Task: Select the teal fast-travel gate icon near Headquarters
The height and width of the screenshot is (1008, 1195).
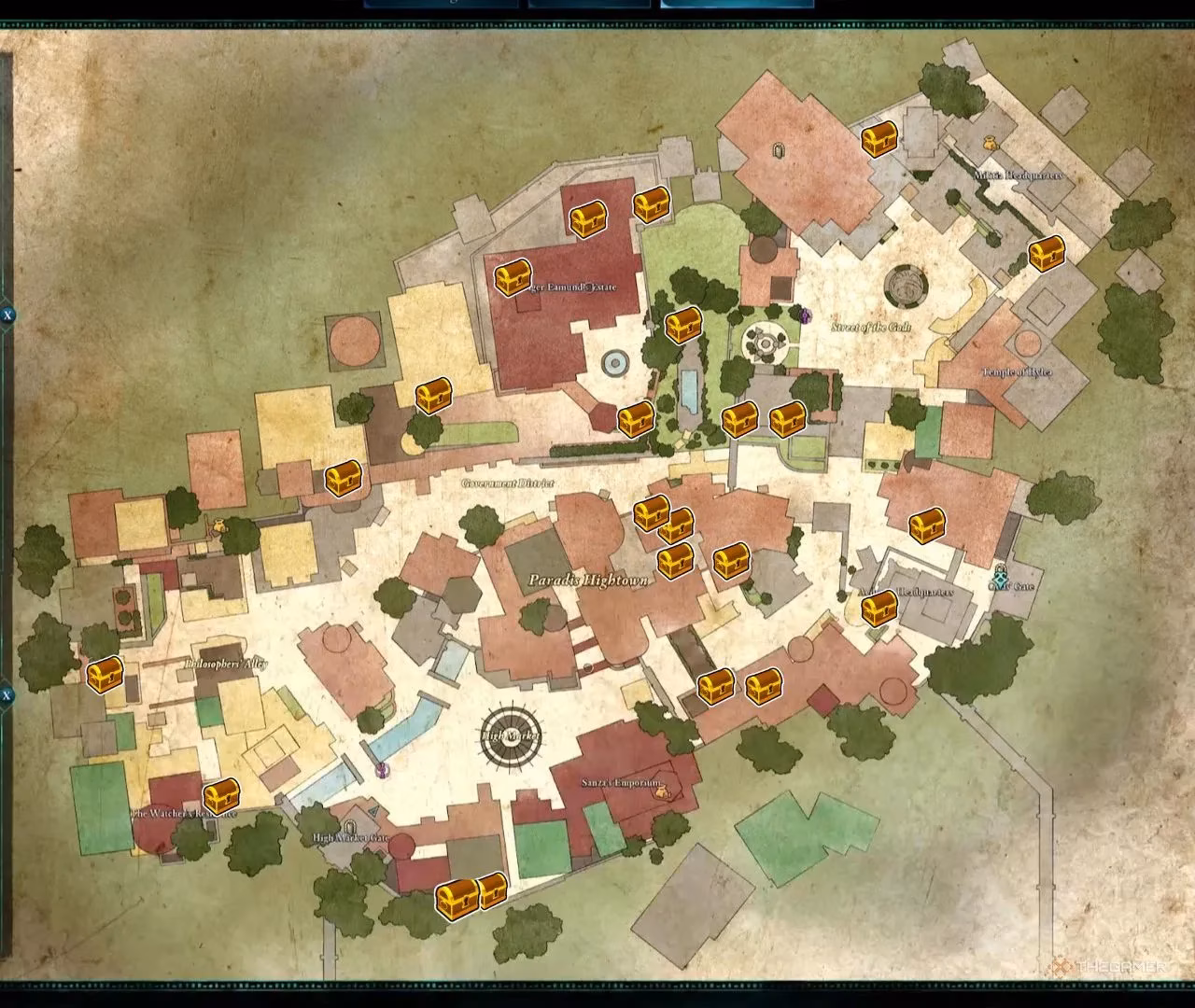Action: click(1000, 579)
